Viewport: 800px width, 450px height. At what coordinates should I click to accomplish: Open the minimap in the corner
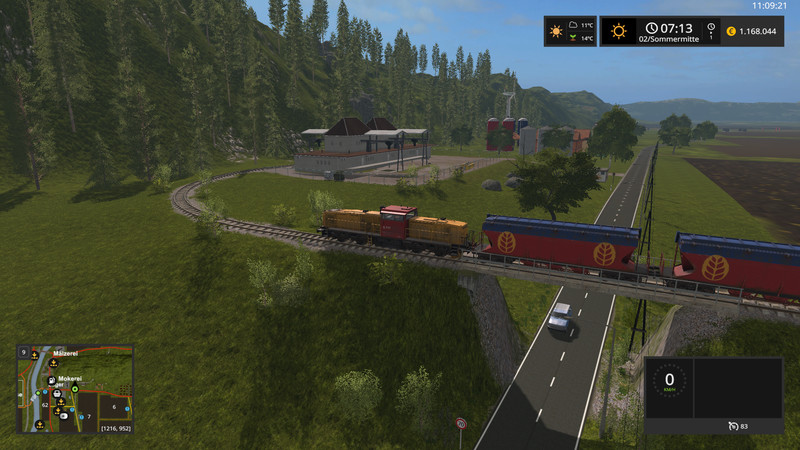[75, 388]
